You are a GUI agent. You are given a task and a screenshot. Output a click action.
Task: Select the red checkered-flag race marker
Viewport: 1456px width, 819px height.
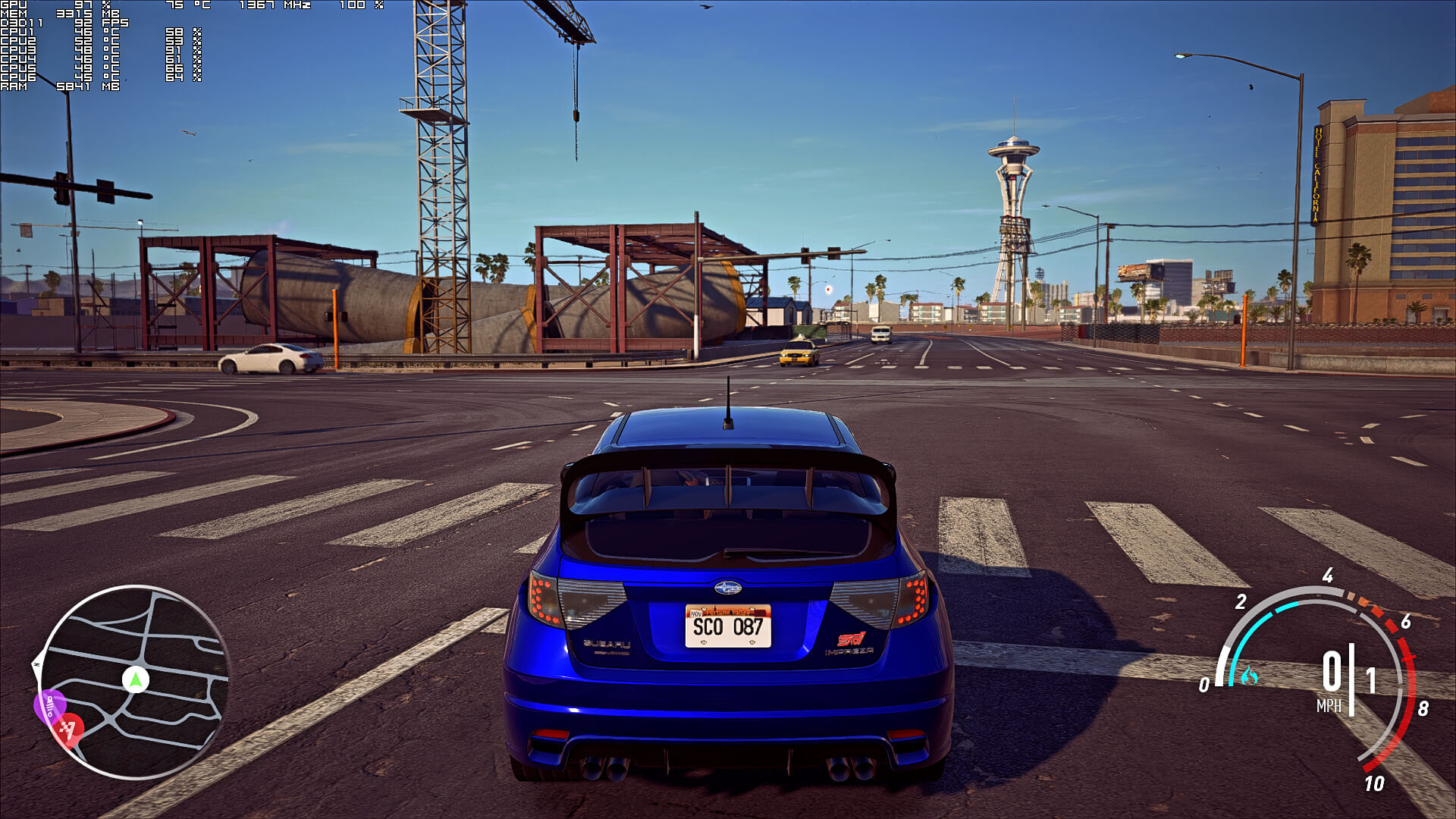[x=69, y=730]
